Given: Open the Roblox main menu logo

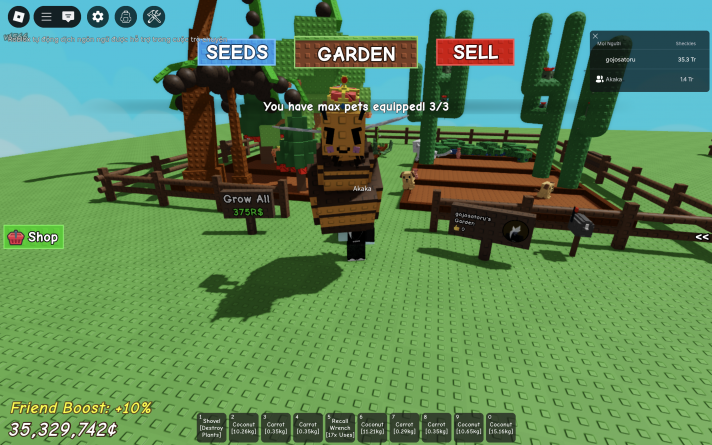Looking at the screenshot, I should point(18,16).
